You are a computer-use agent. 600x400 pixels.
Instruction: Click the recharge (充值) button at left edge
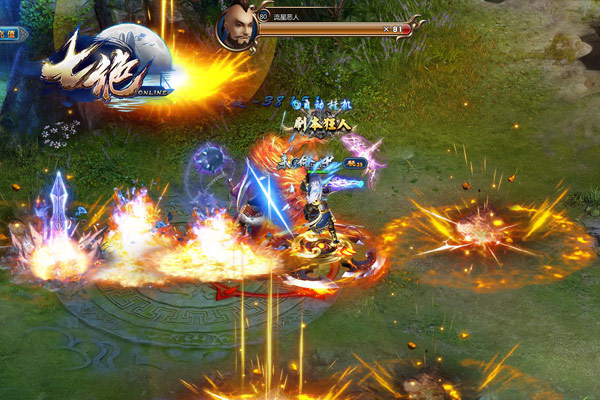click(9, 33)
